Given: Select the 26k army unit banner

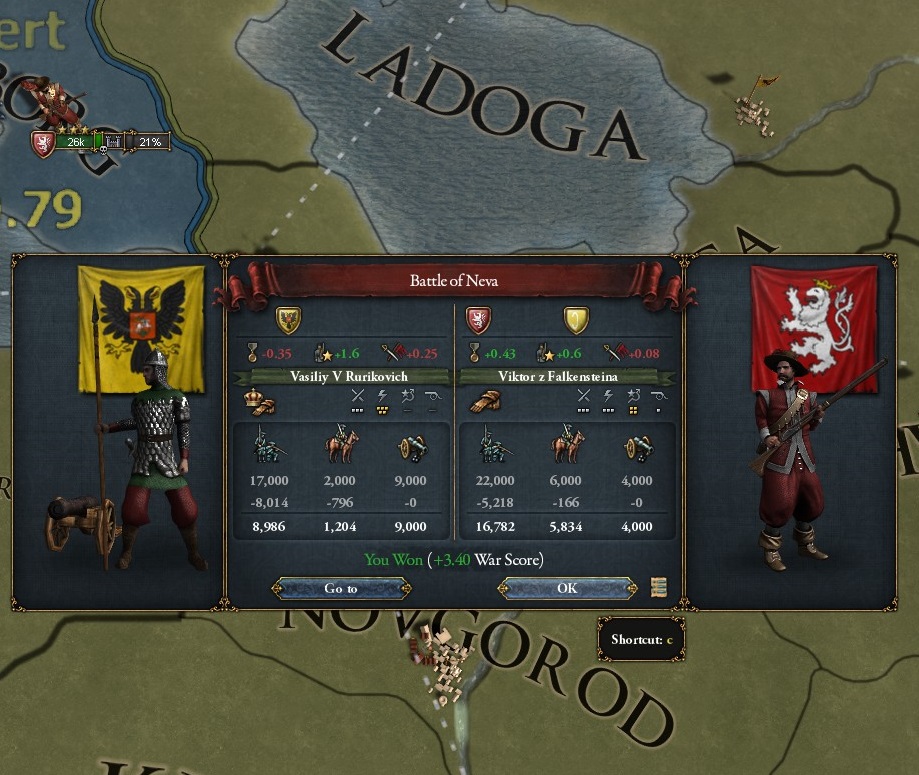Looking at the screenshot, I should point(75,142).
